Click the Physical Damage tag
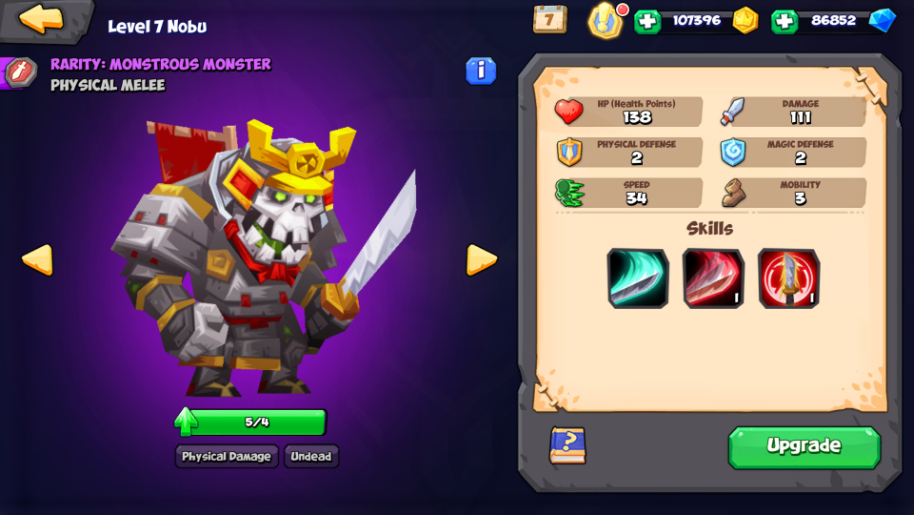This screenshot has height=515, width=914. point(226,456)
